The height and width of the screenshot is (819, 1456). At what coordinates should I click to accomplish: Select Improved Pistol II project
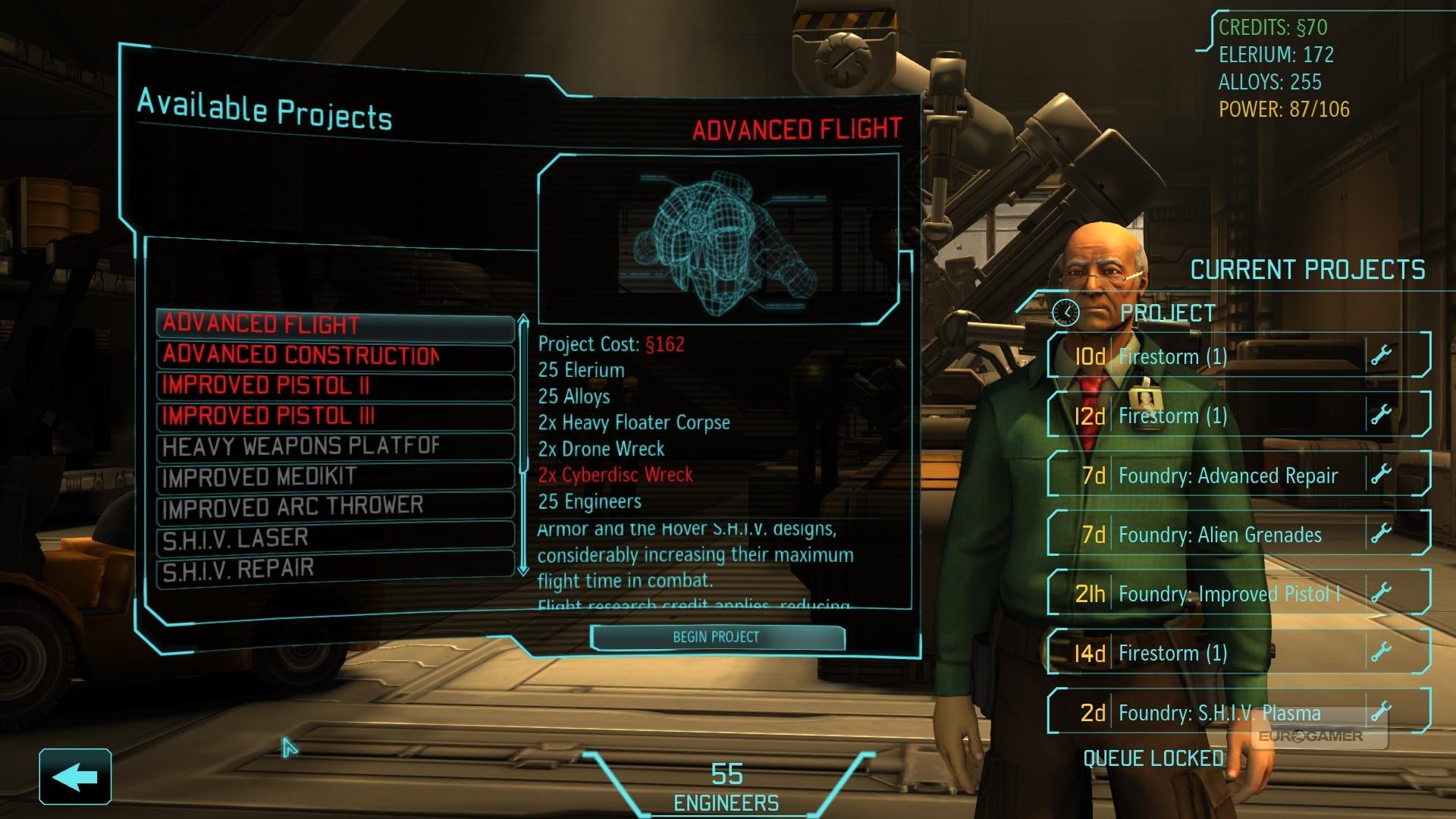(x=335, y=385)
